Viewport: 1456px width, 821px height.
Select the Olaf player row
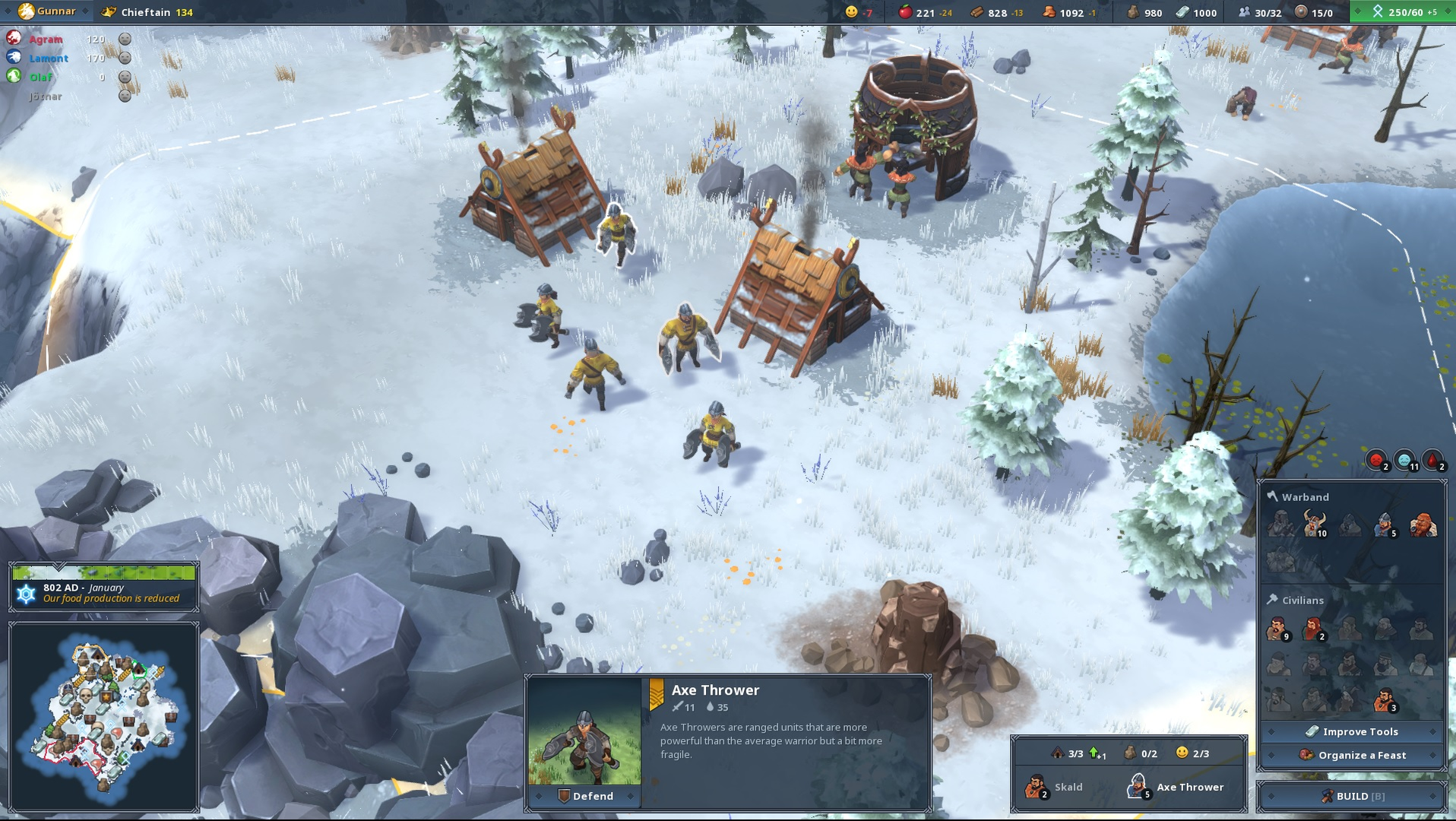click(x=41, y=77)
